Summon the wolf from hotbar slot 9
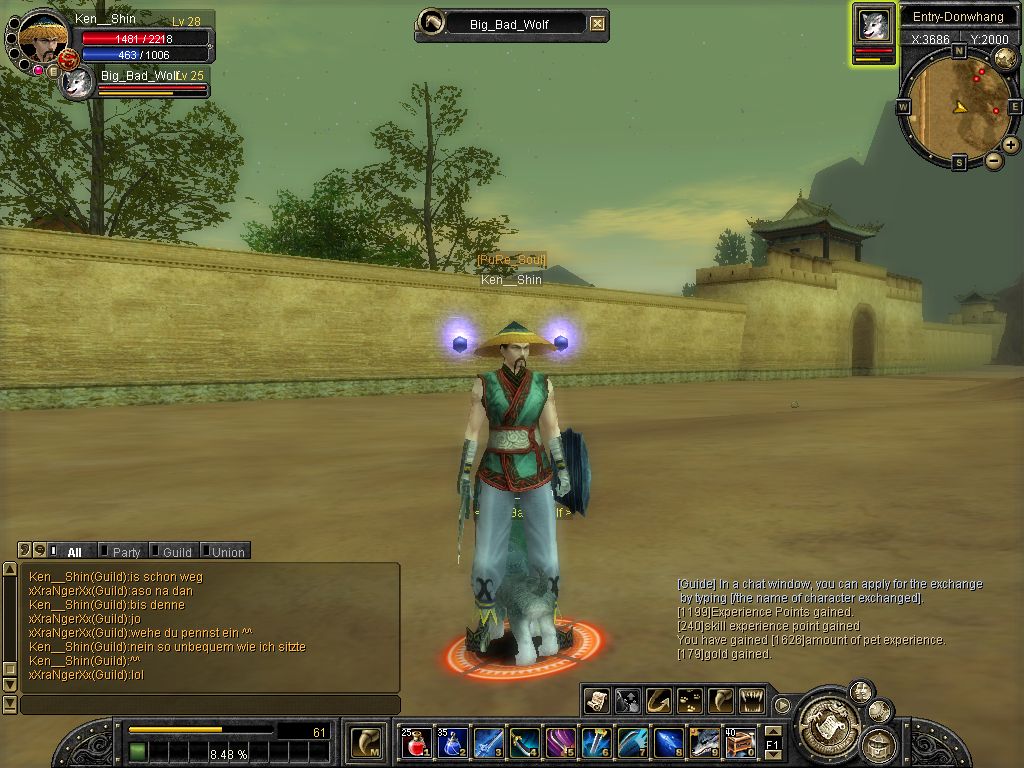1024x768 pixels. tap(704, 743)
